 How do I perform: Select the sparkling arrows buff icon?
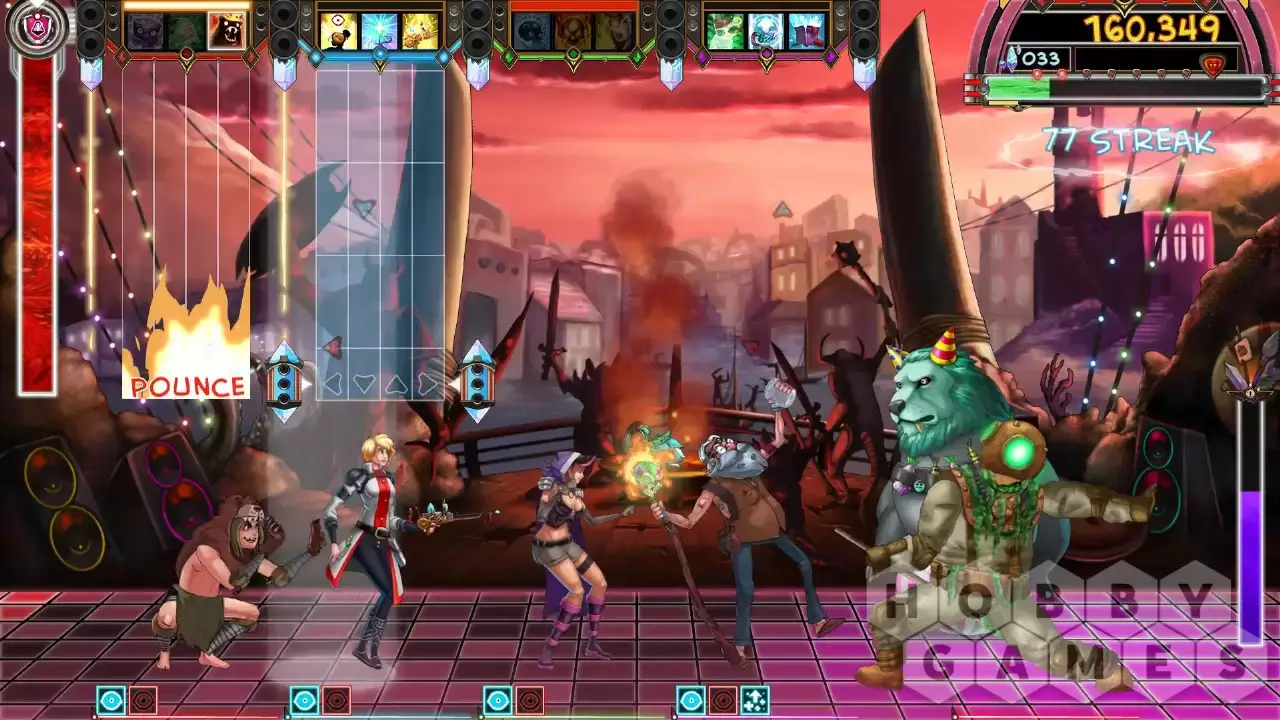click(x=756, y=700)
